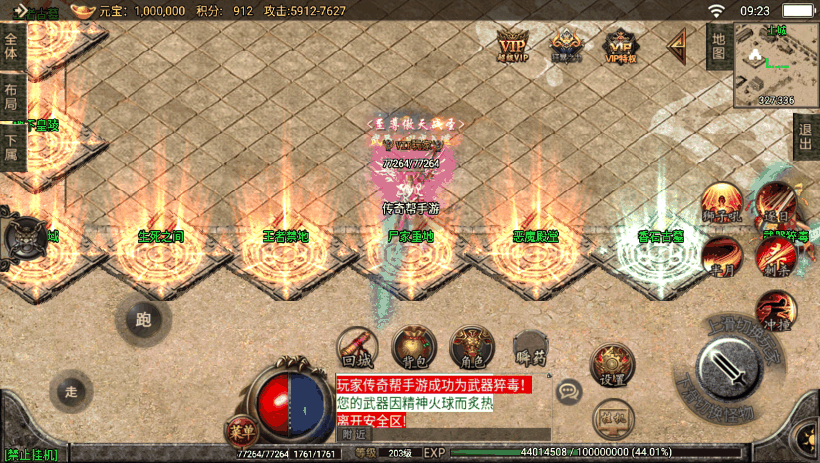Use the 回城 return-to-town scroll
Image resolution: width=820 pixels, height=463 pixels.
[357, 347]
